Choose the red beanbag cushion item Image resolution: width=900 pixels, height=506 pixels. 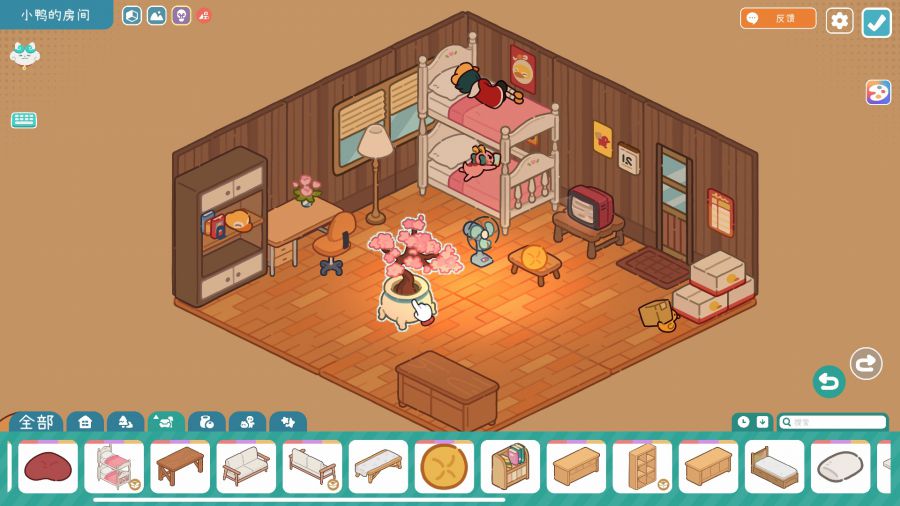(48, 467)
